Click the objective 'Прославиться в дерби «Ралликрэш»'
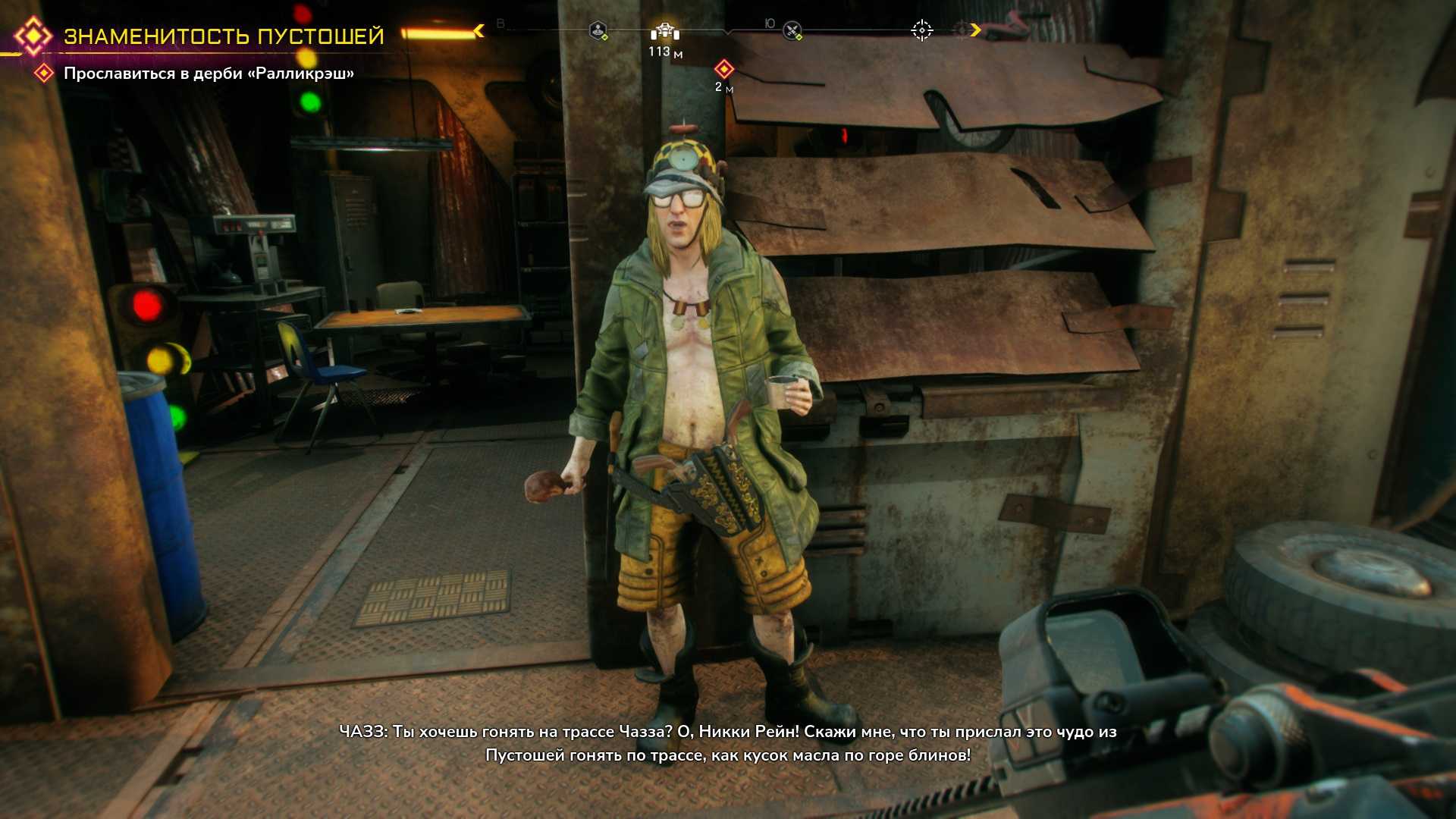The height and width of the screenshot is (819, 1456). pyautogui.click(x=209, y=74)
